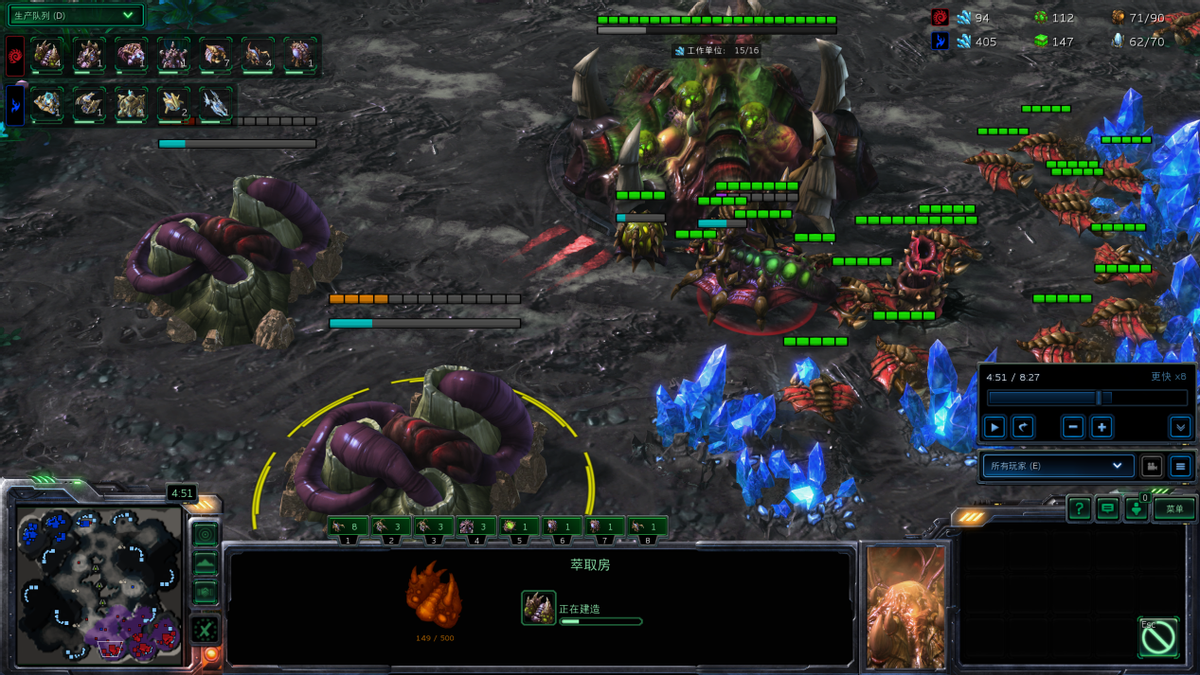Click on the minimap
Screen dimensions: 1200x675
click(98, 585)
